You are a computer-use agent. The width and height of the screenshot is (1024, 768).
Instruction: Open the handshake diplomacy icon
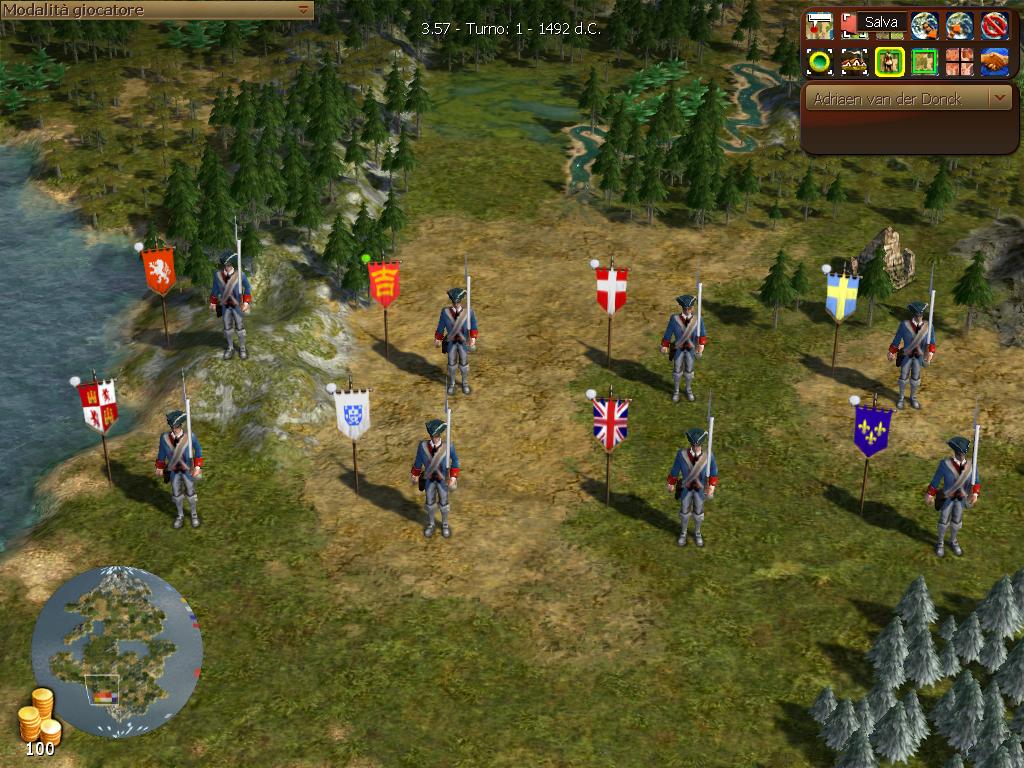[x=993, y=62]
